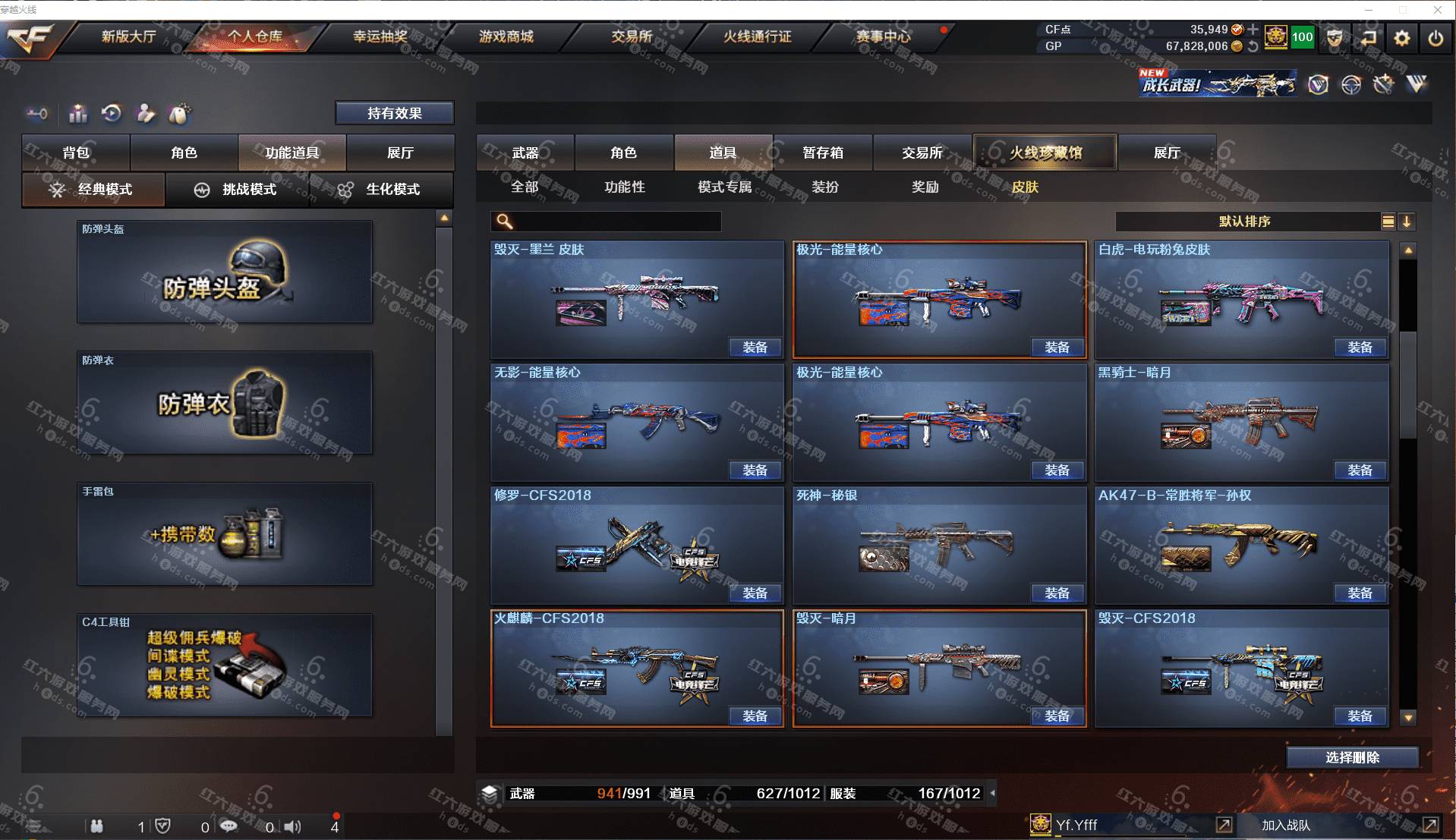The height and width of the screenshot is (840, 1456).
Task: Show 持有效果 owned effects
Action: point(394,113)
